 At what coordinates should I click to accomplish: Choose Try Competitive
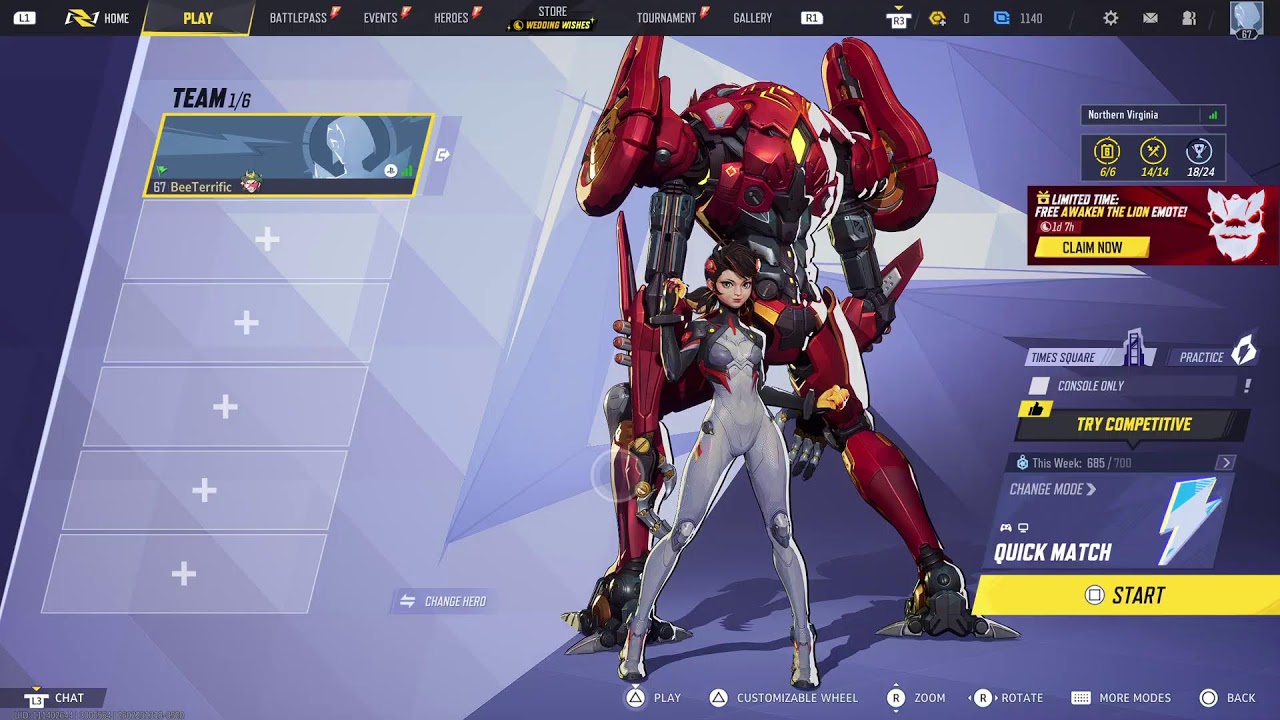pos(1133,425)
